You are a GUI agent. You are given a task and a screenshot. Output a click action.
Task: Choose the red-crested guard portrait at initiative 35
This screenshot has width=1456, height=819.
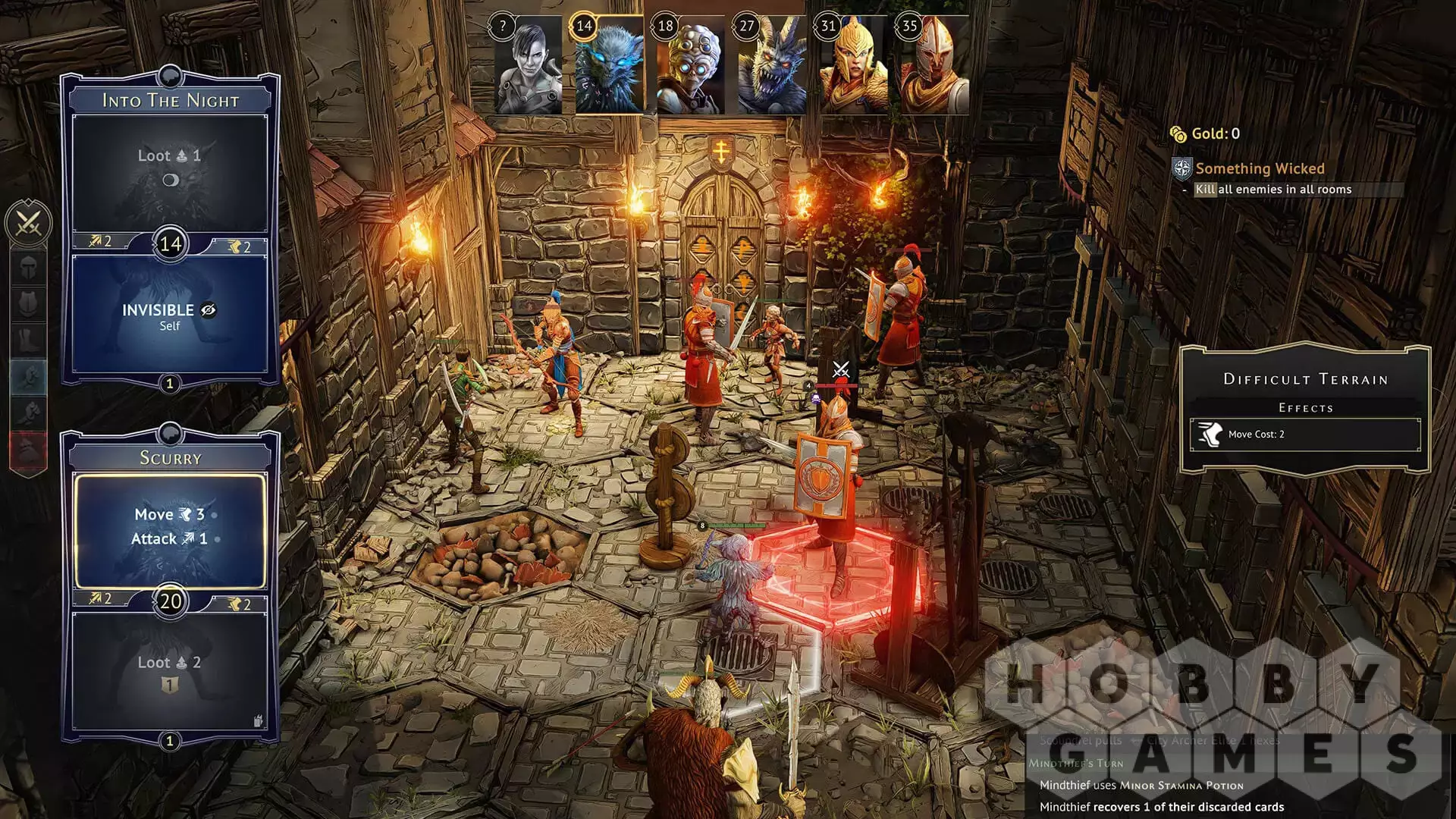[x=934, y=66]
